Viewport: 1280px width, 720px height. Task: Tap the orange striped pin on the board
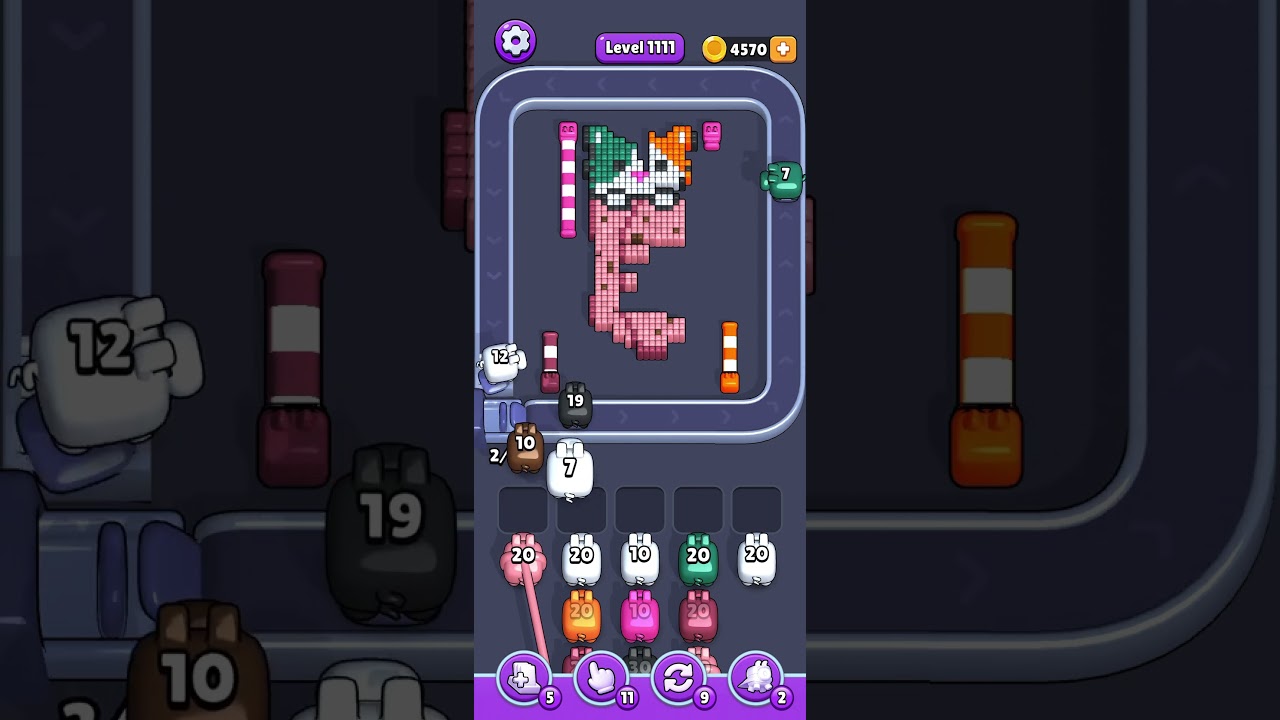point(730,355)
